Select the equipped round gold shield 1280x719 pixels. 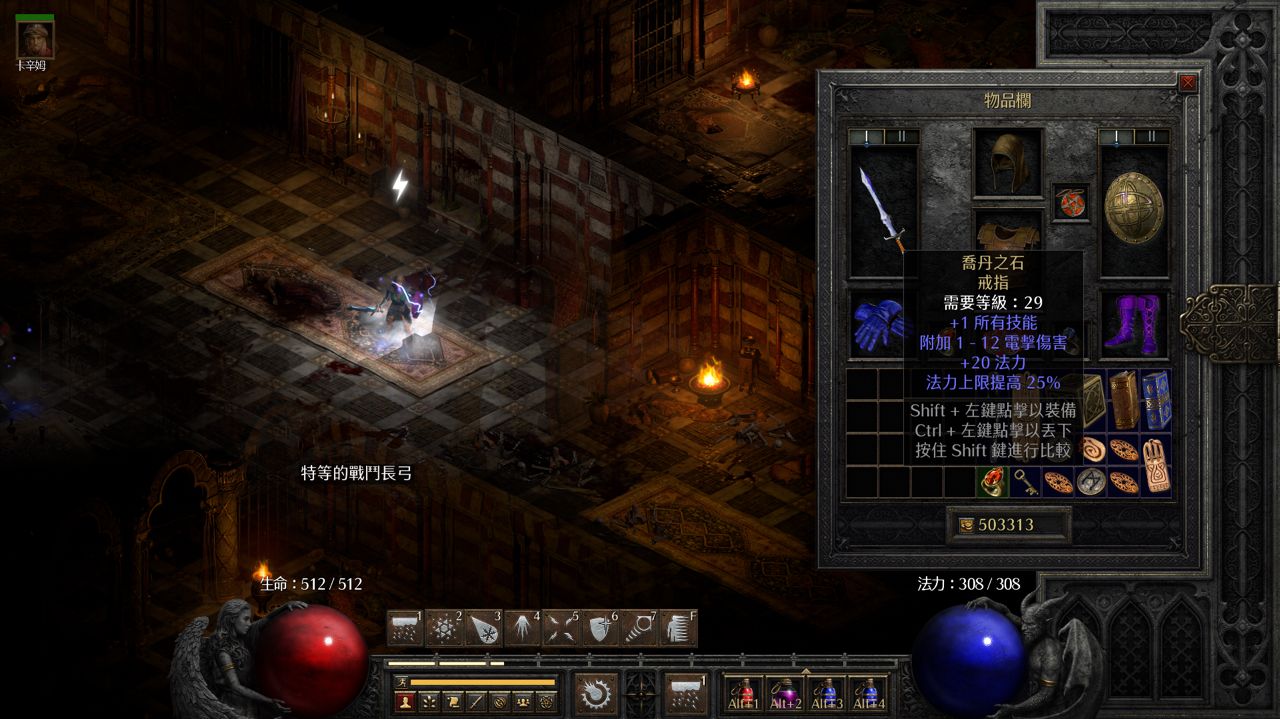click(1133, 209)
